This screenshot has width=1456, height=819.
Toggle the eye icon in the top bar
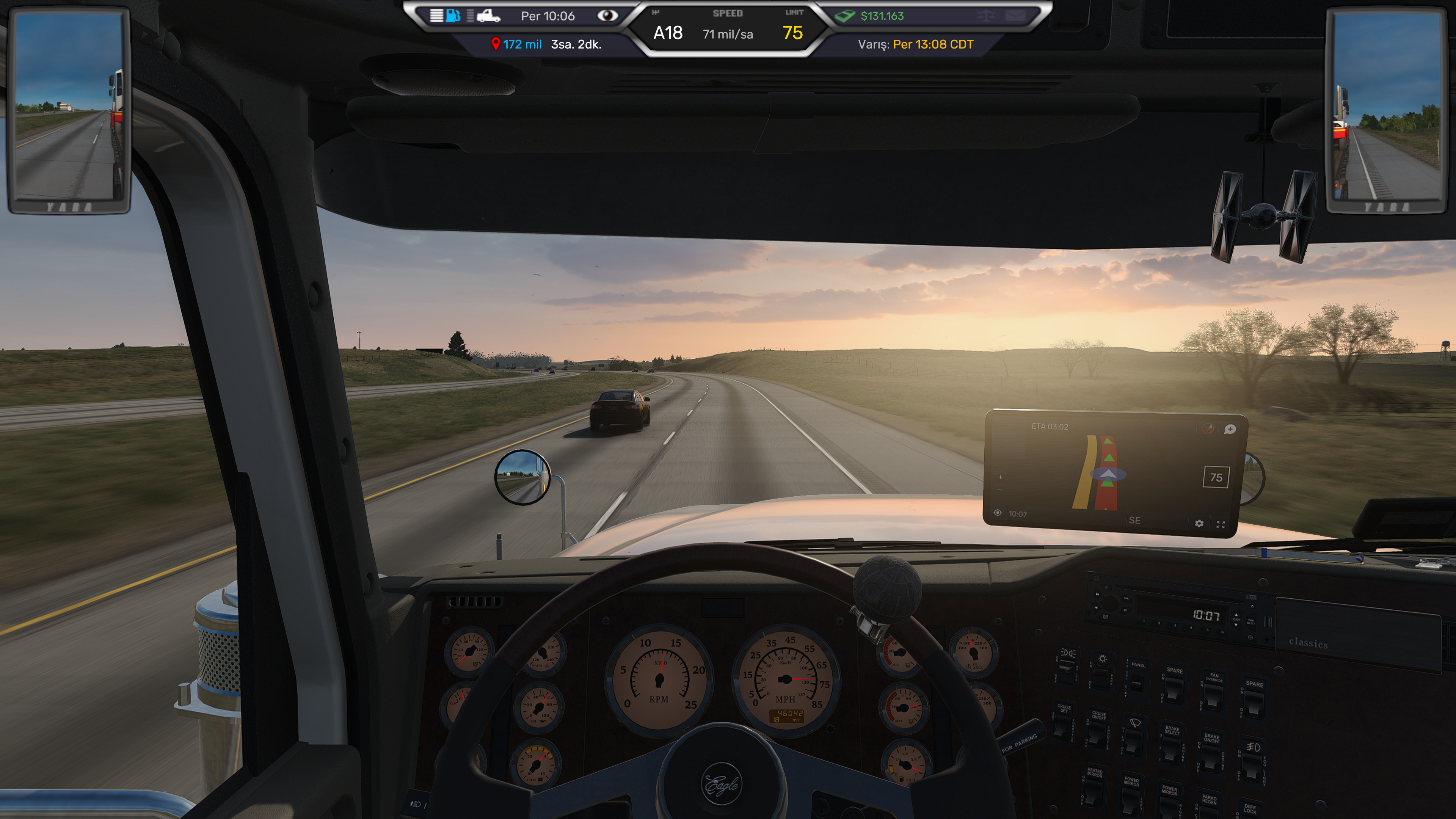click(x=607, y=16)
